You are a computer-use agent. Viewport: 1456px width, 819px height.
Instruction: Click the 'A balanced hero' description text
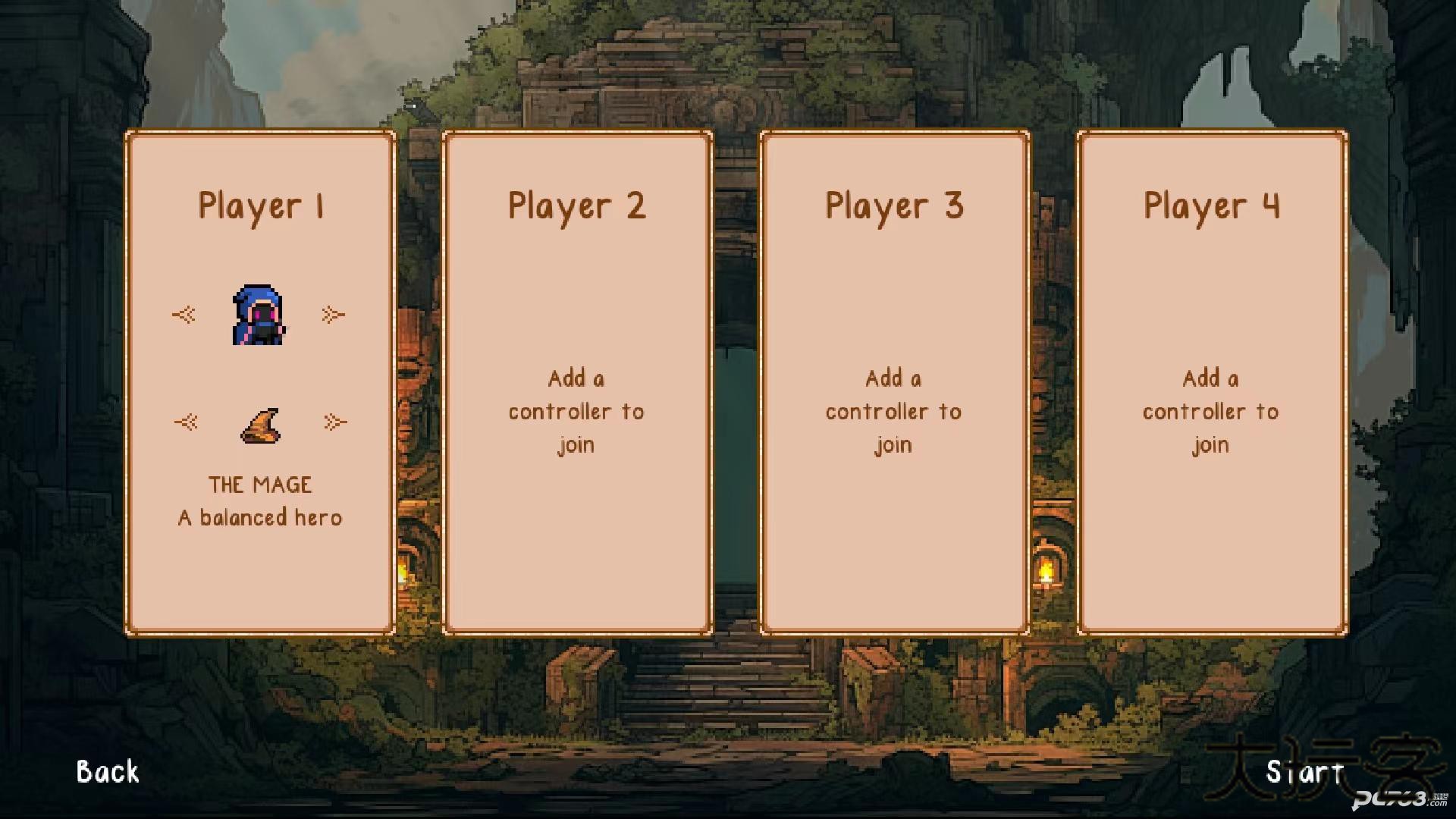(259, 516)
